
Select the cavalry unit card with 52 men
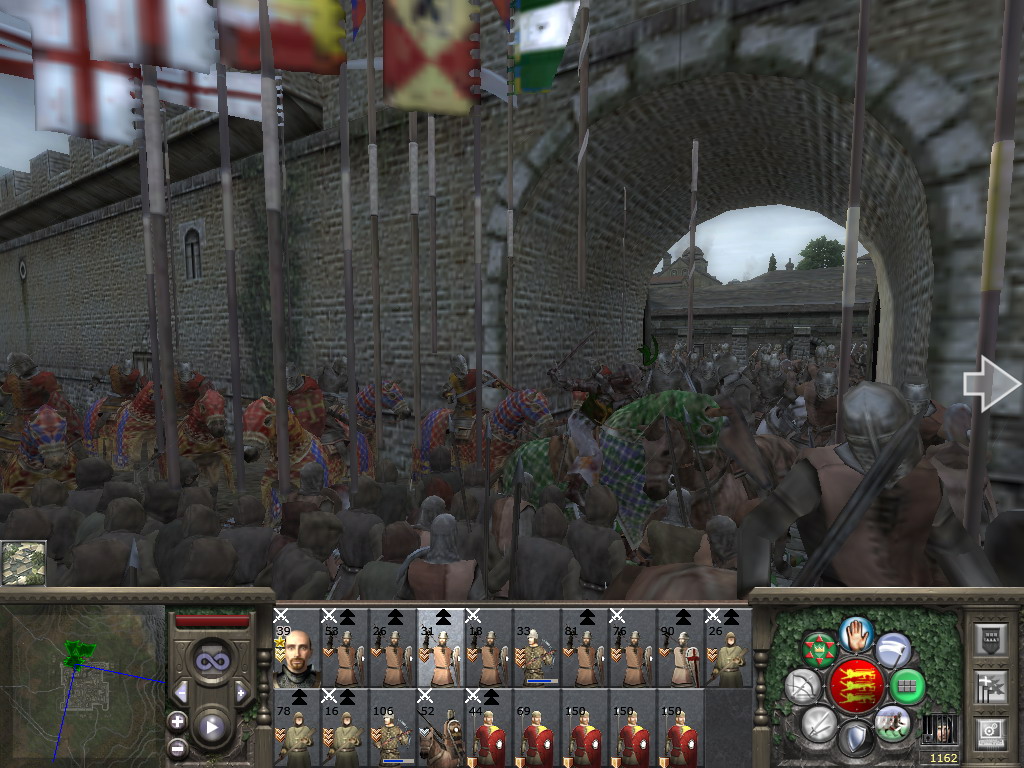click(x=440, y=730)
